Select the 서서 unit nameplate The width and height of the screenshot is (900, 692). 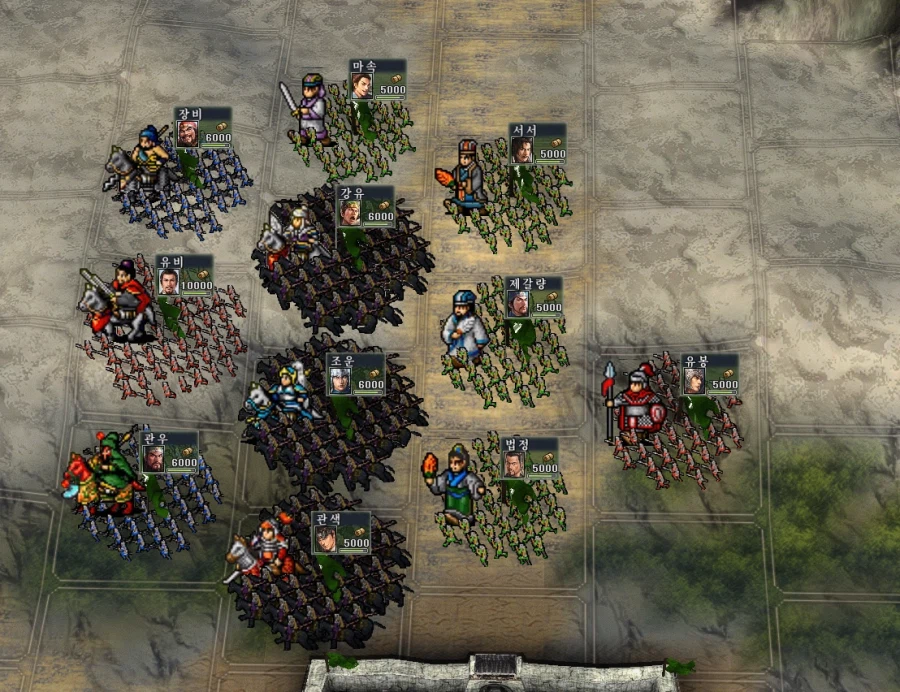click(537, 144)
